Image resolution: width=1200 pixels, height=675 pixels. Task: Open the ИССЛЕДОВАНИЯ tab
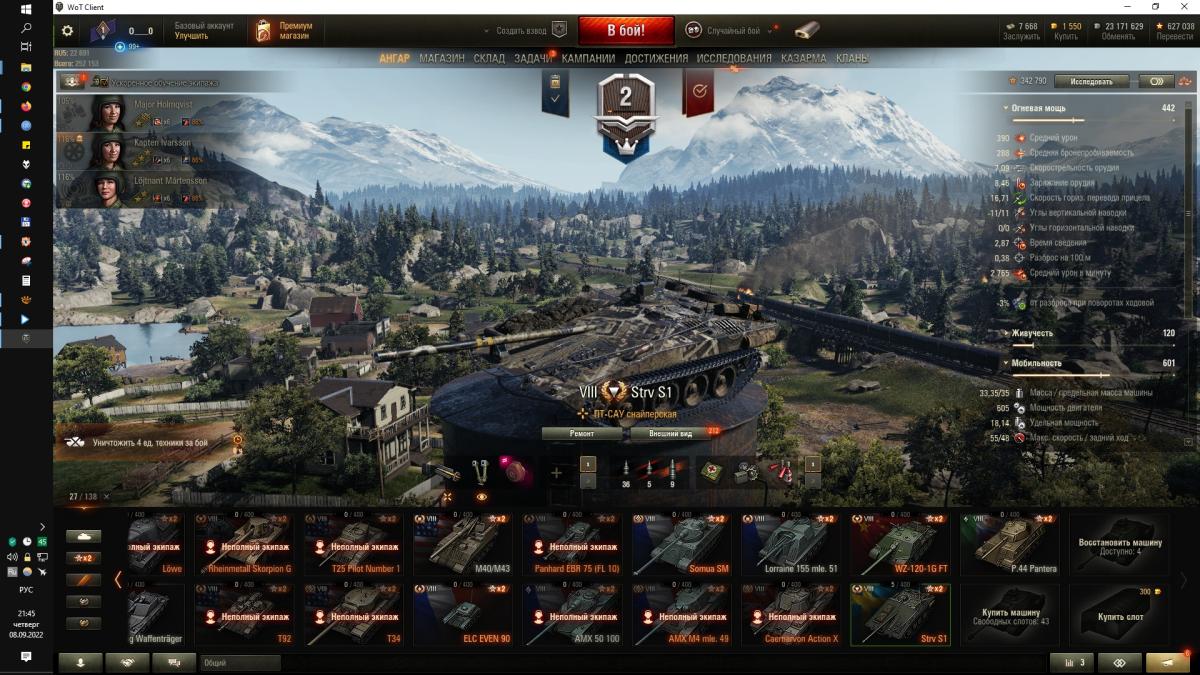tap(734, 58)
